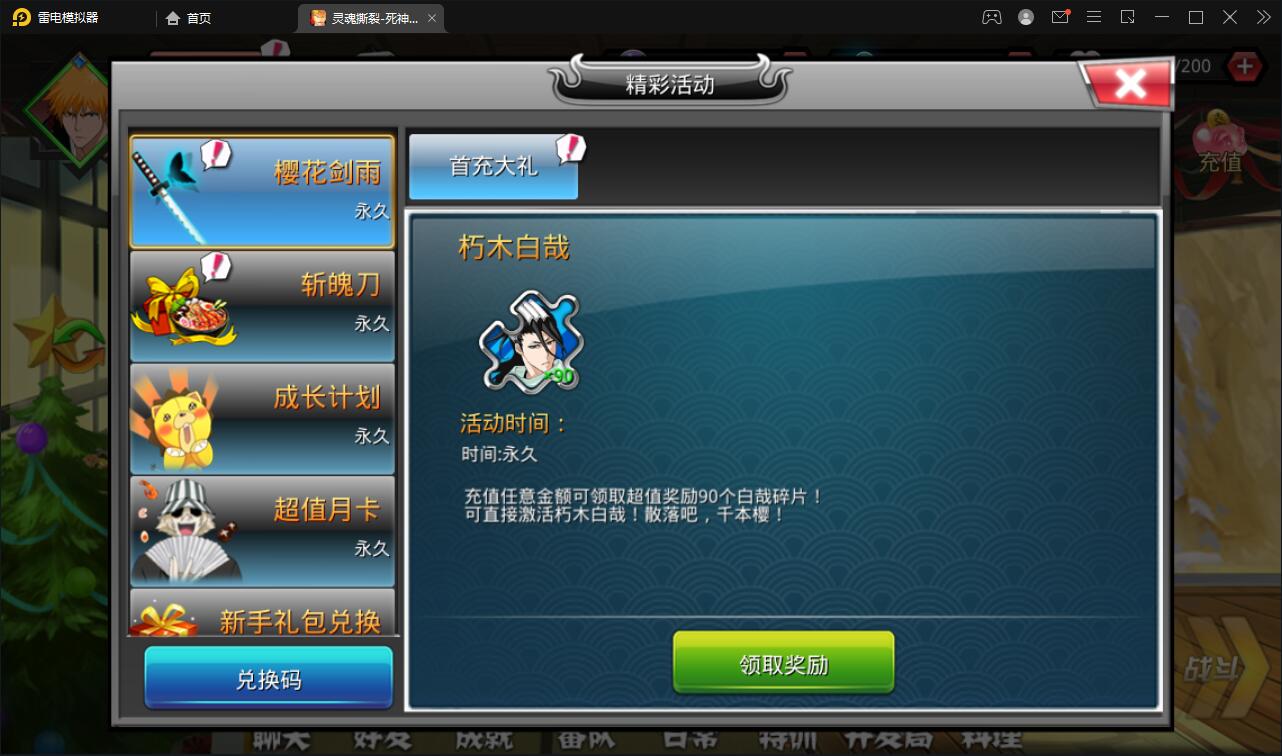Screen dimensions: 1282x756
Task: Click the Byakuya puzzle fragment icon
Action: pos(530,340)
